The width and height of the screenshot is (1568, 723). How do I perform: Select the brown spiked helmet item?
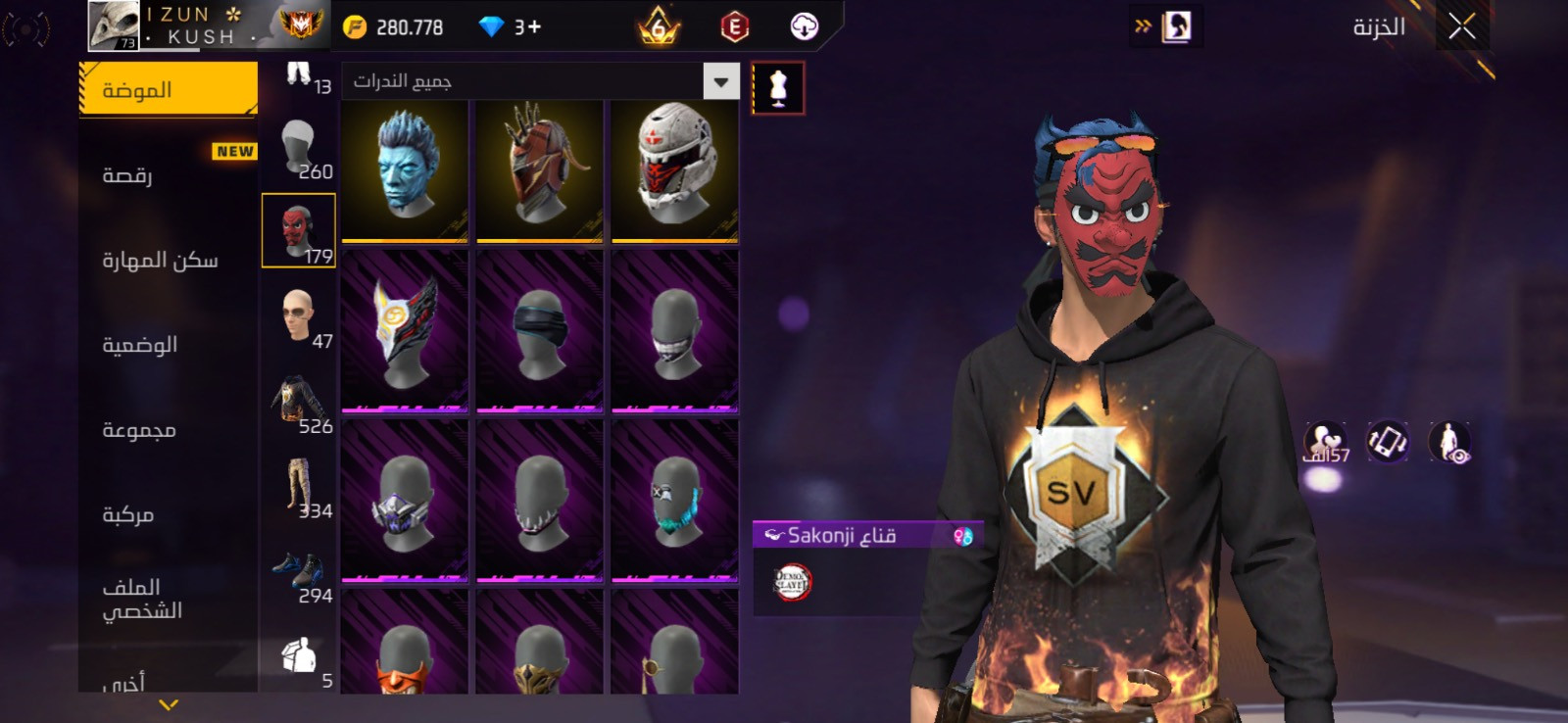click(x=539, y=169)
